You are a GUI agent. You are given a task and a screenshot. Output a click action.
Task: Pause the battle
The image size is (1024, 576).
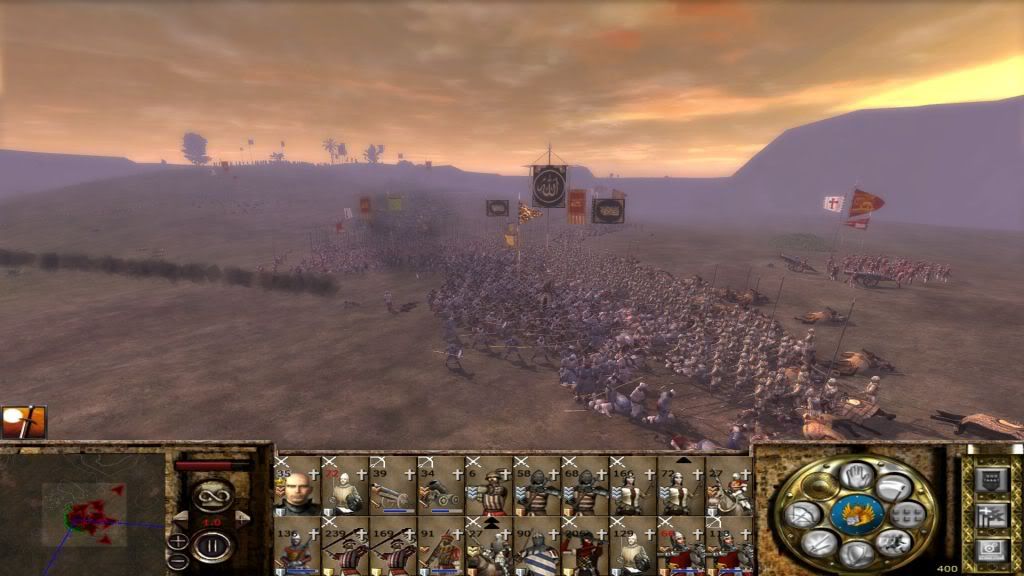pyautogui.click(x=212, y=546)
